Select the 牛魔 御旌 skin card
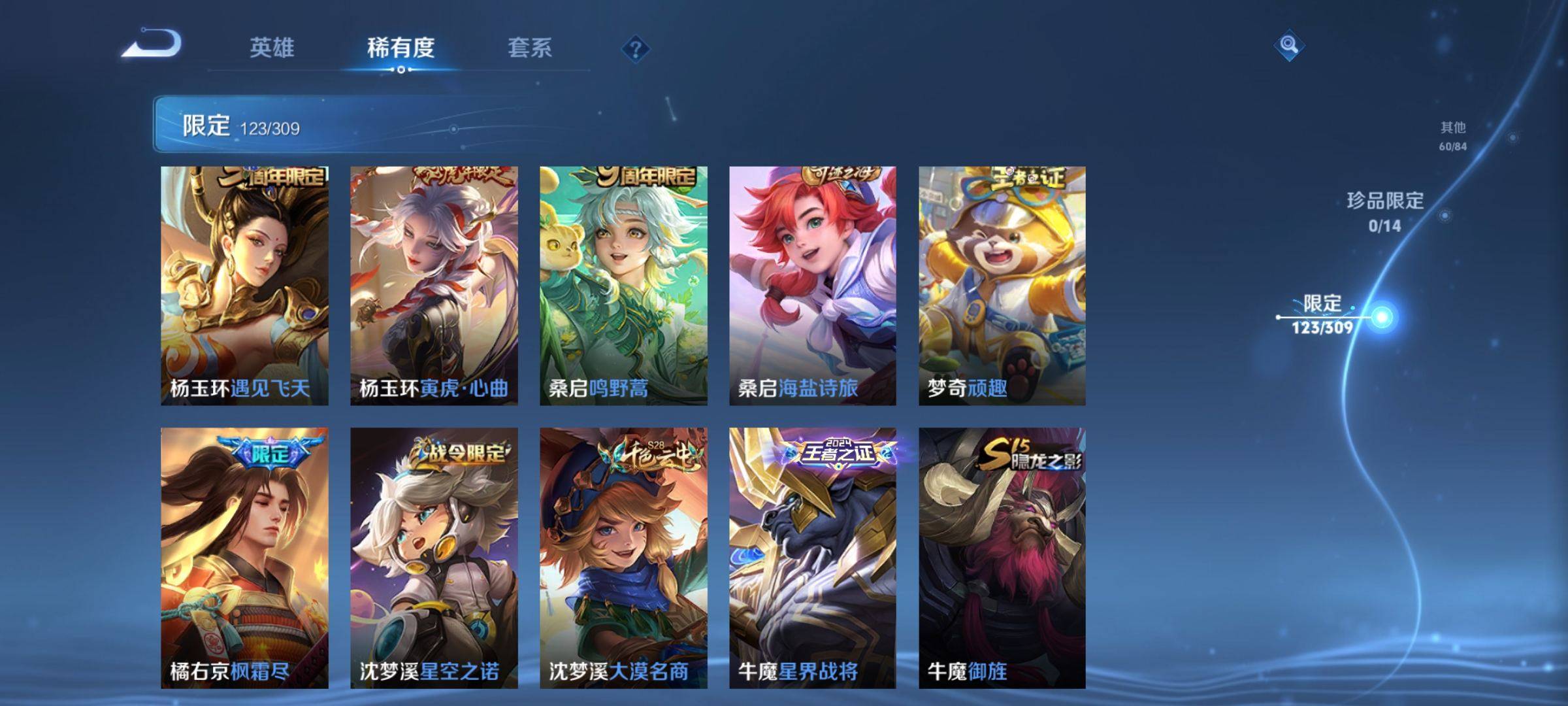Image resolution: width=1568 pixels, height=706 pixels. (x=1002, y=558)
